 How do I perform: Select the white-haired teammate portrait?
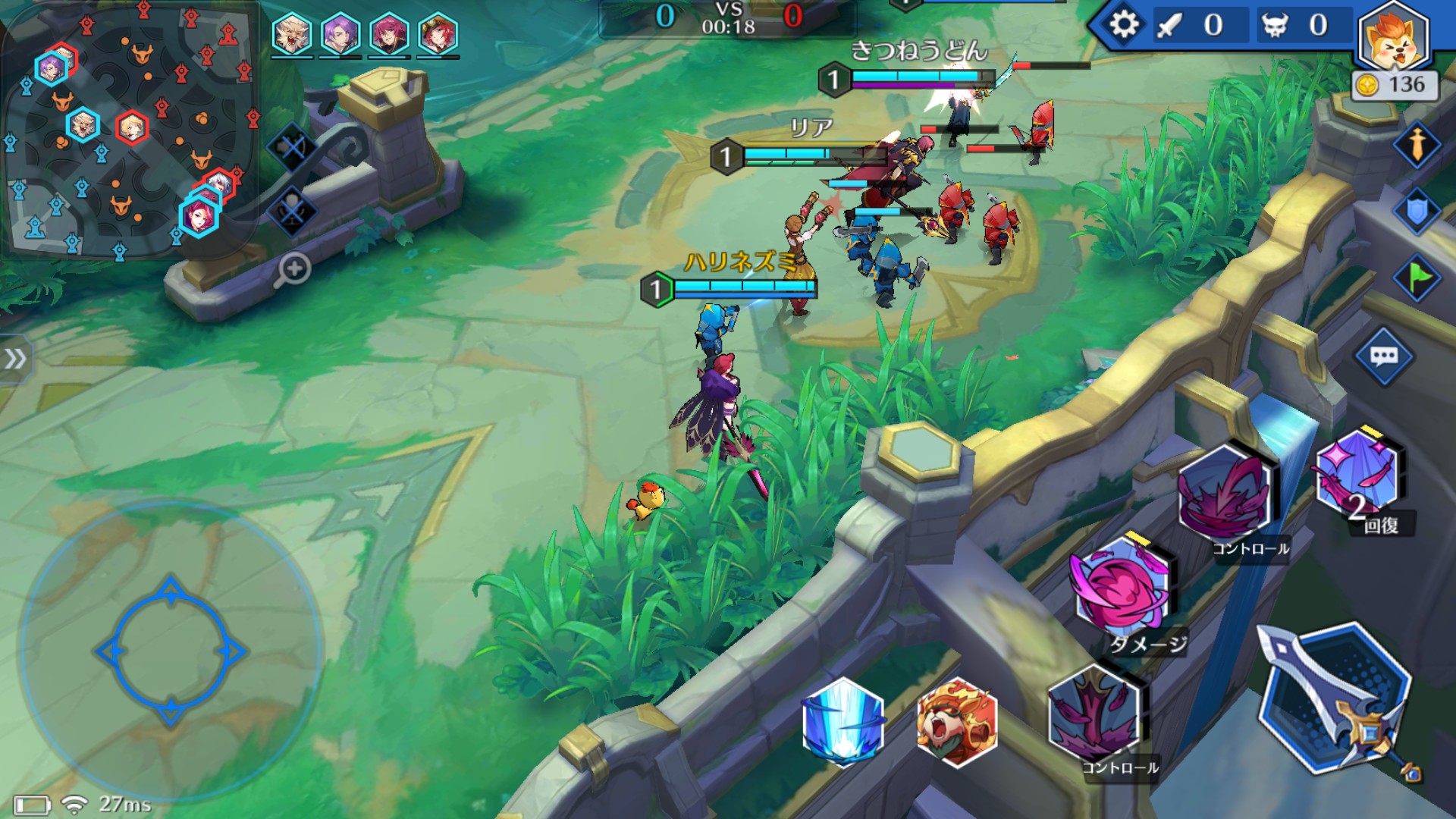(x=293, y=35)
